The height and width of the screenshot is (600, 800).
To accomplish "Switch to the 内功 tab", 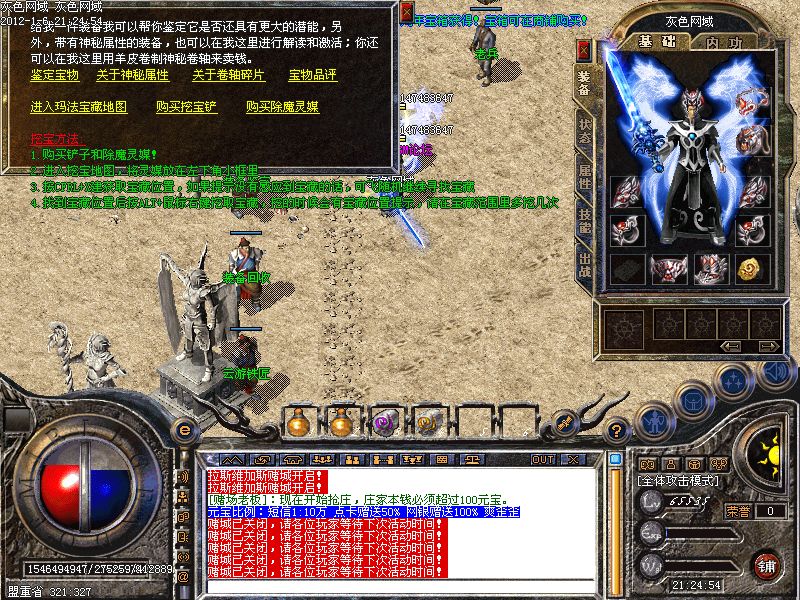I will [x=722, y=42].
